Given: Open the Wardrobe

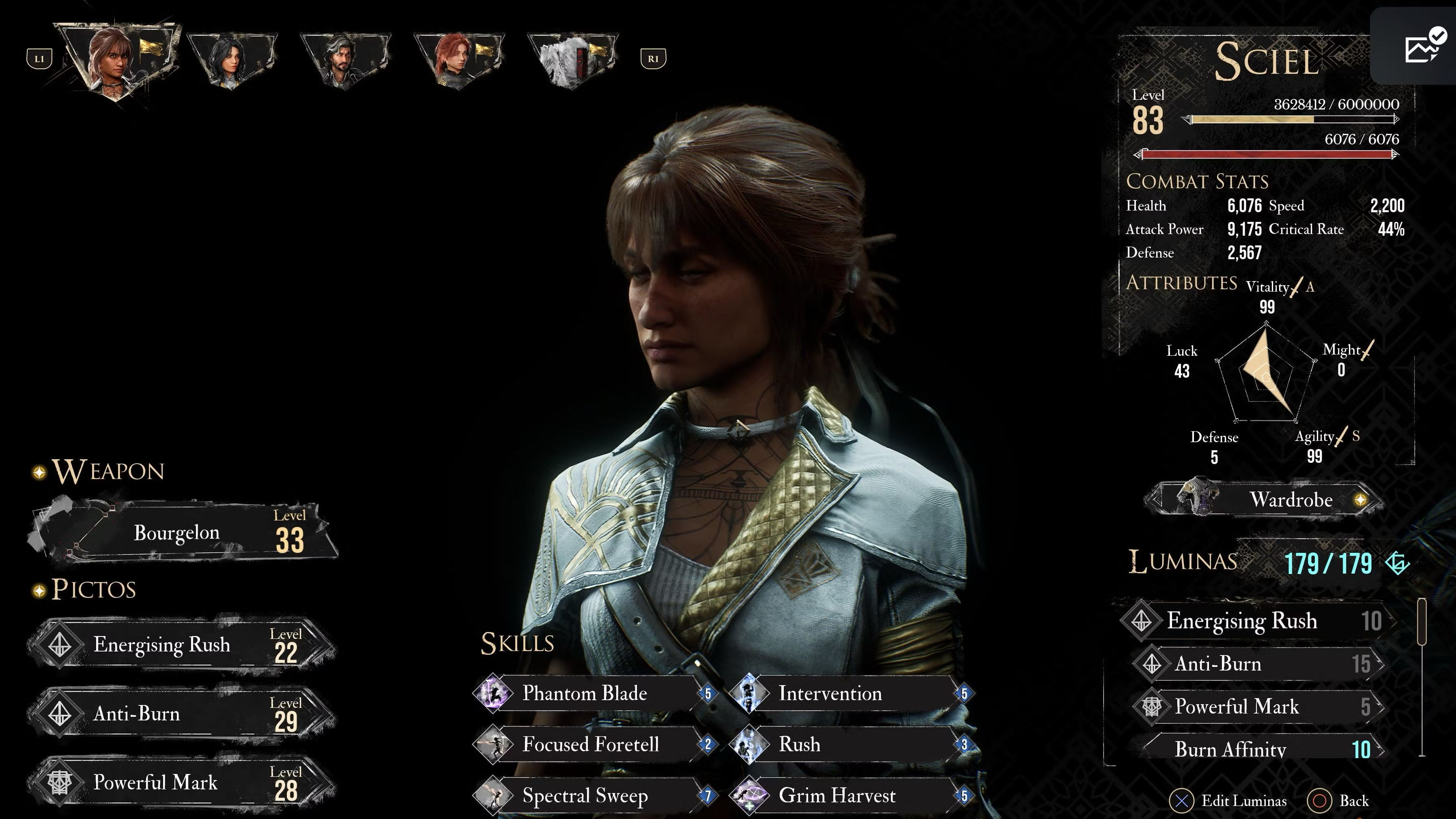Looking at the screenshot, I should click(x=1266, y=500).
